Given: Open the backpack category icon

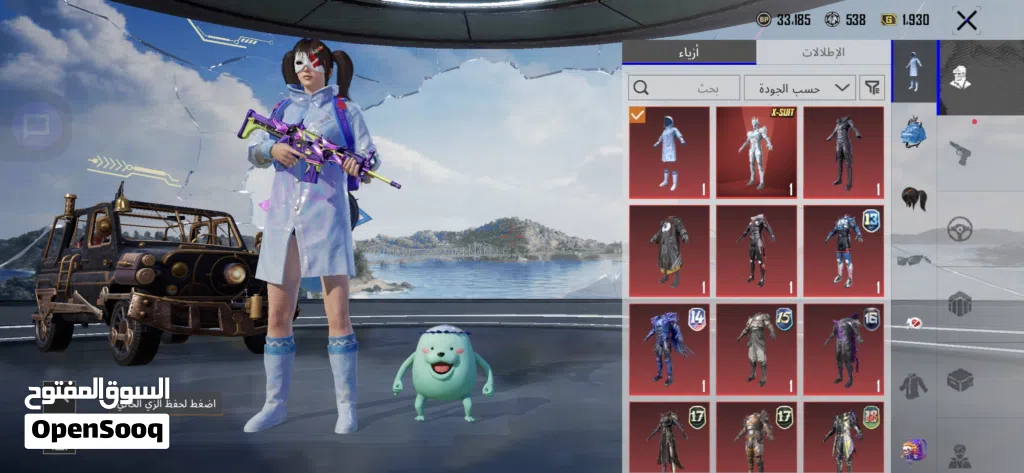Looking at the screenshot, I should [x=912, y=132].
